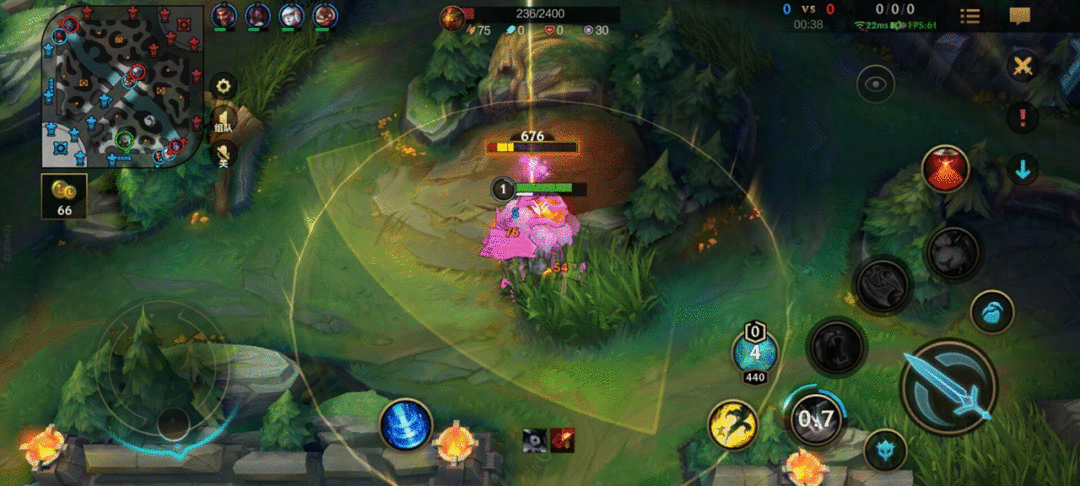
Task: Open the gold shop button showing 66
Action: tap(64, 195)
